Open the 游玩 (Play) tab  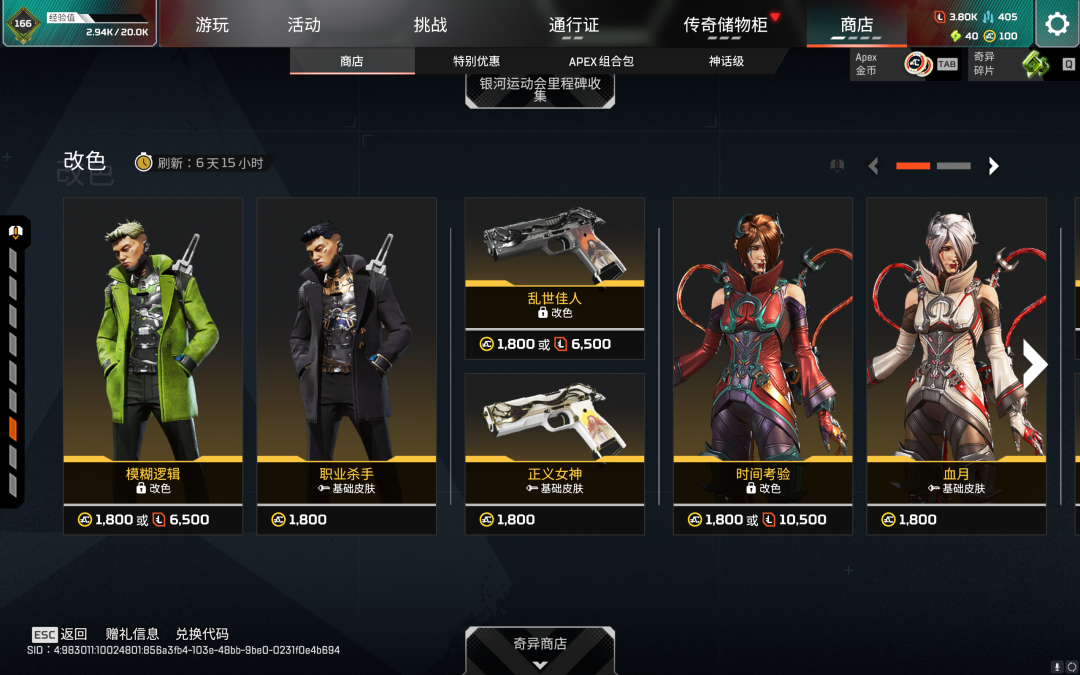point(212,25)
